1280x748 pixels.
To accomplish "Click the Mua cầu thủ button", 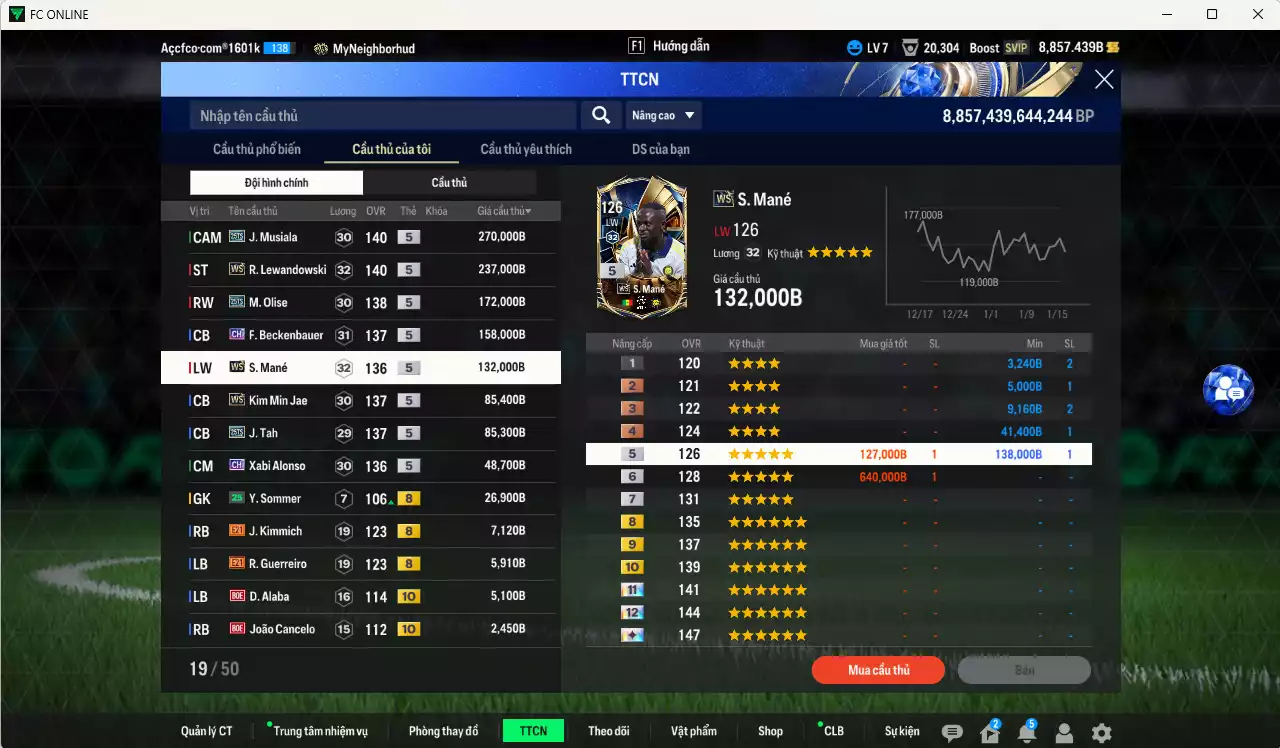I will [878, 670].
